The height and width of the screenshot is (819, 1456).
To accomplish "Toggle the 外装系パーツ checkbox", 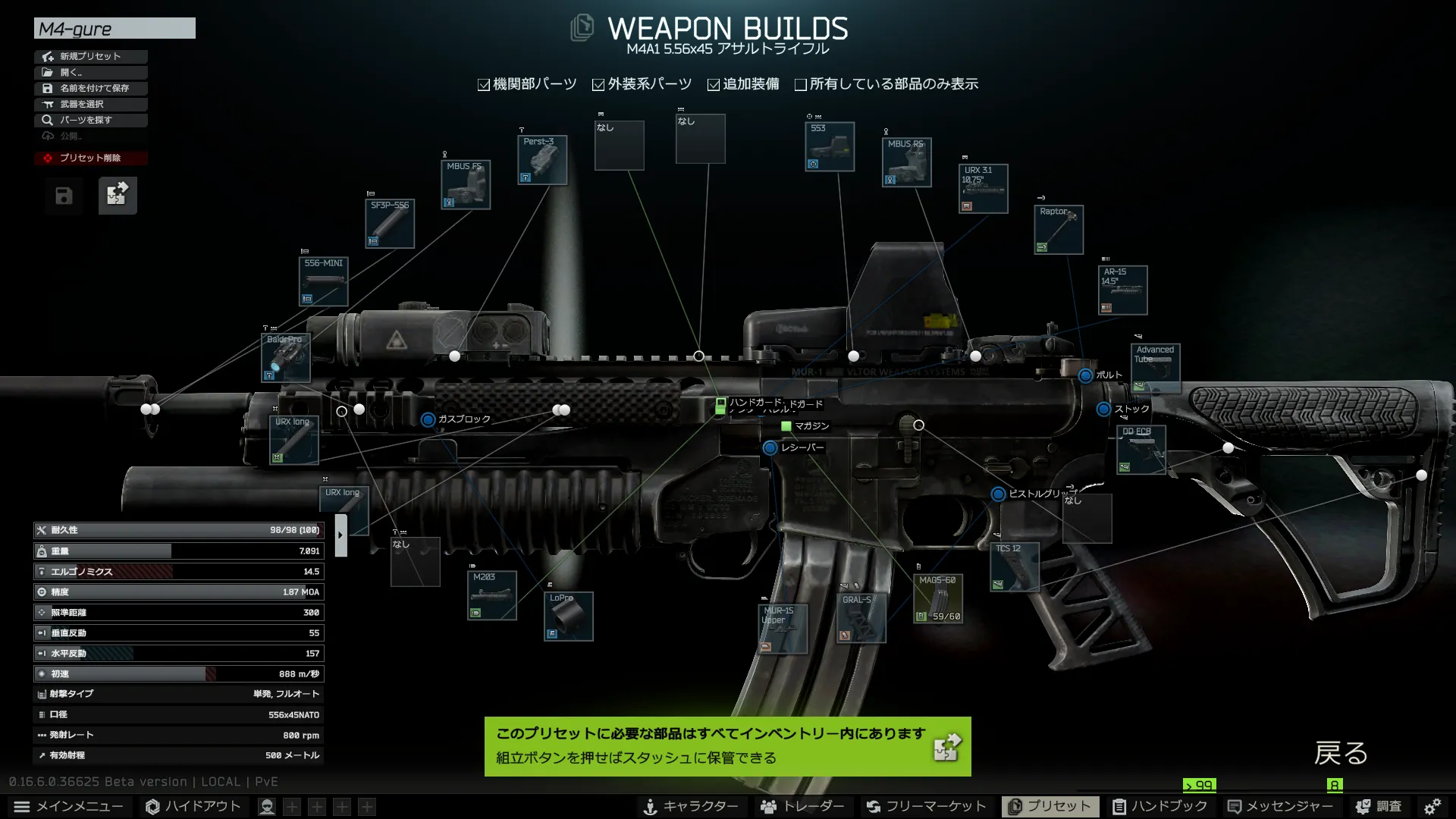I will point(598,85).
